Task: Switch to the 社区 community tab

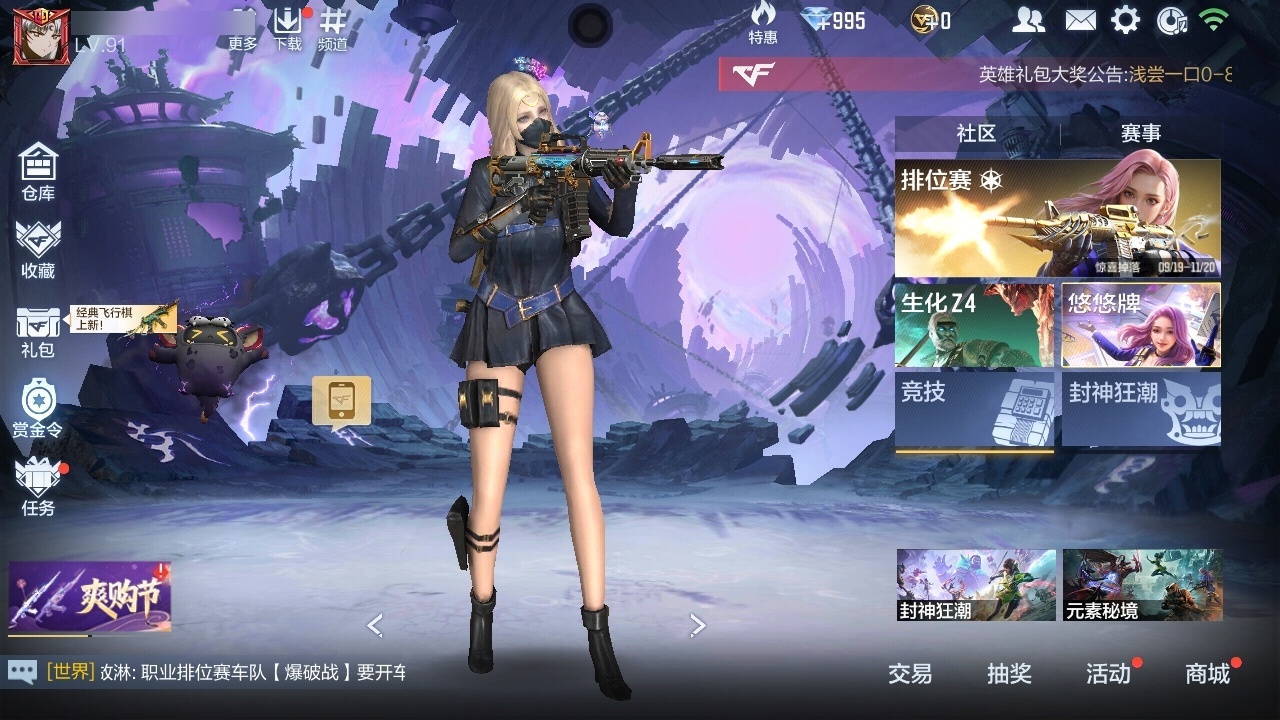Action: (x=976, y=134)
